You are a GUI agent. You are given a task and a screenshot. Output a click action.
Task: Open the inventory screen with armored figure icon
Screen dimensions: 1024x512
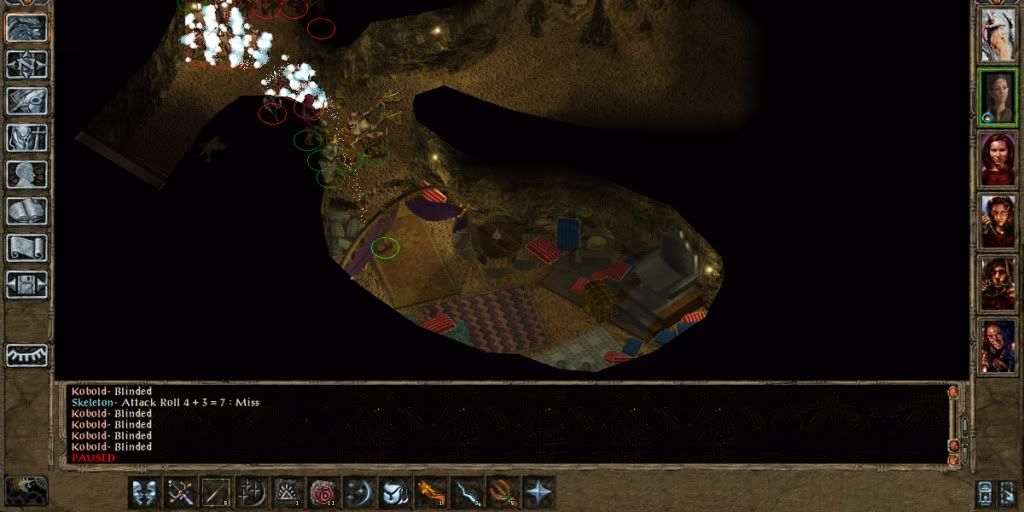(27, 138)
